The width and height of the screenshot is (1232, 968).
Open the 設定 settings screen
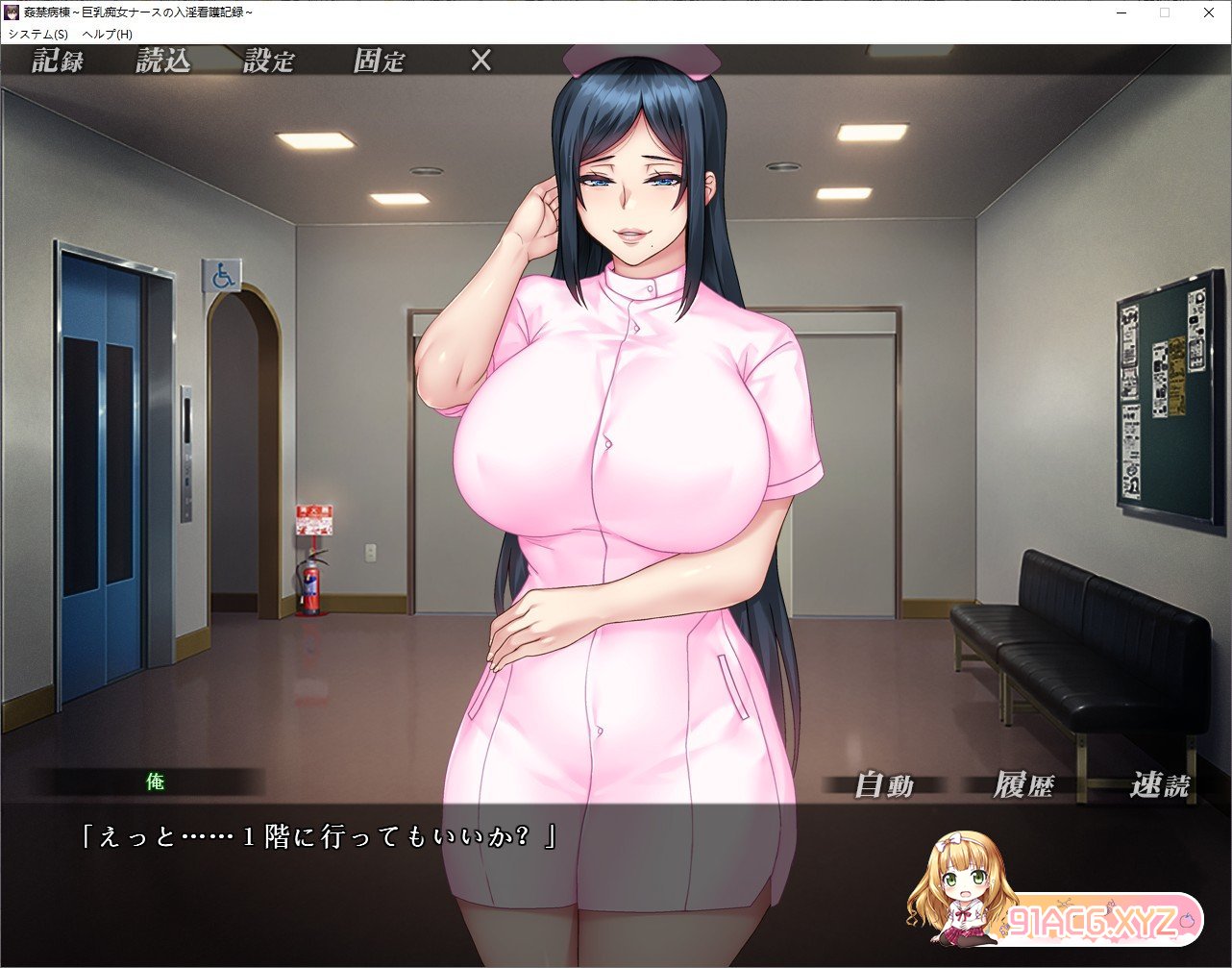coord(268,62)
